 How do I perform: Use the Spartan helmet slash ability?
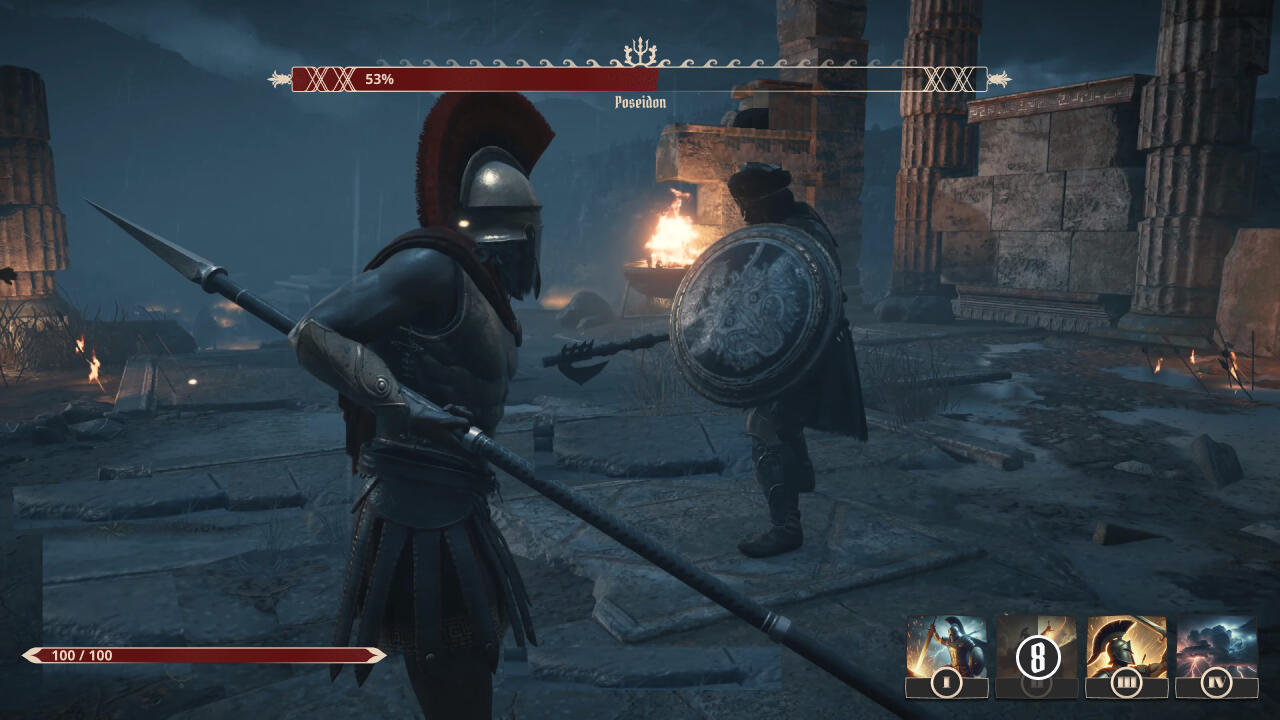coord(1126,650)
